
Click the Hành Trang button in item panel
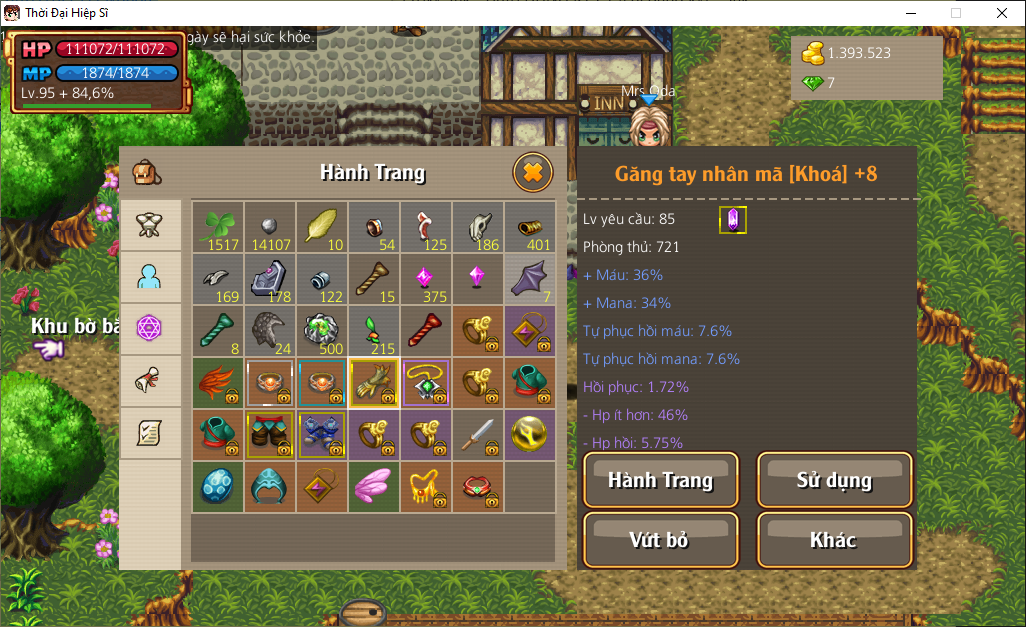(660, 480)
